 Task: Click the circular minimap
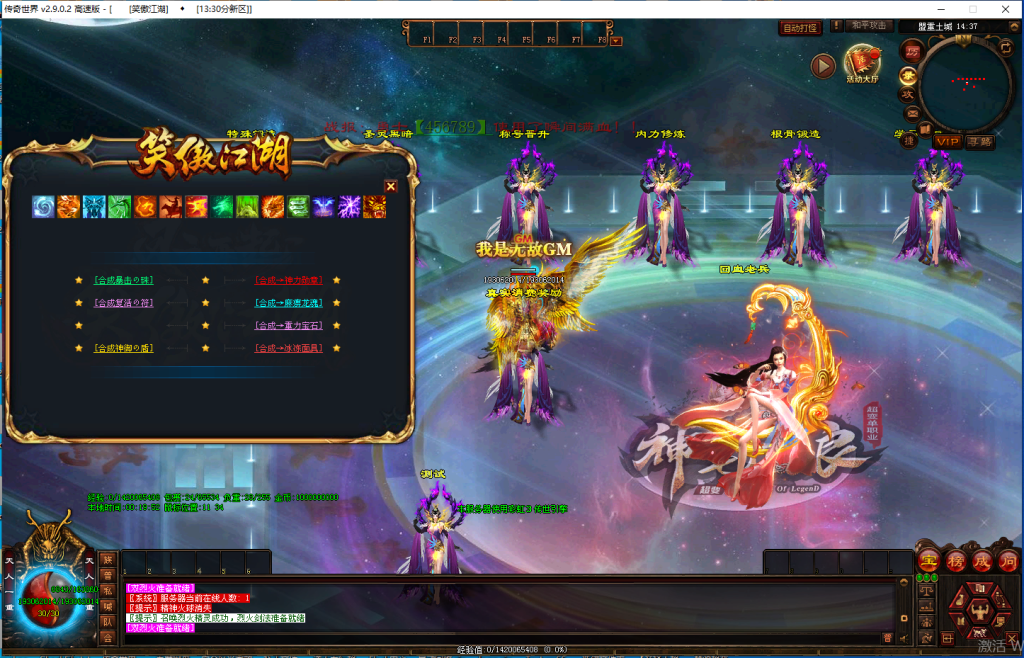pos(965,83)
